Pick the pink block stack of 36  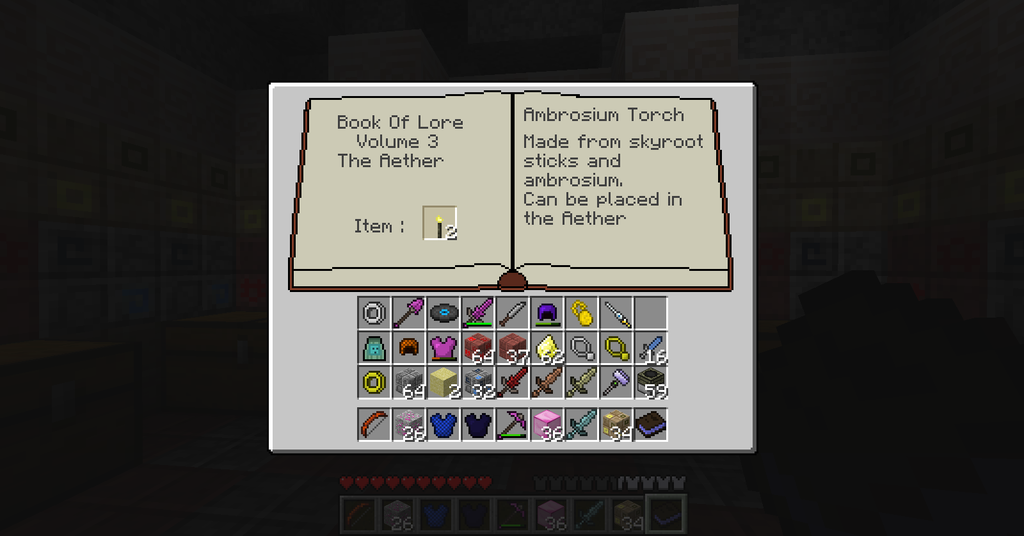coord(547,424)
